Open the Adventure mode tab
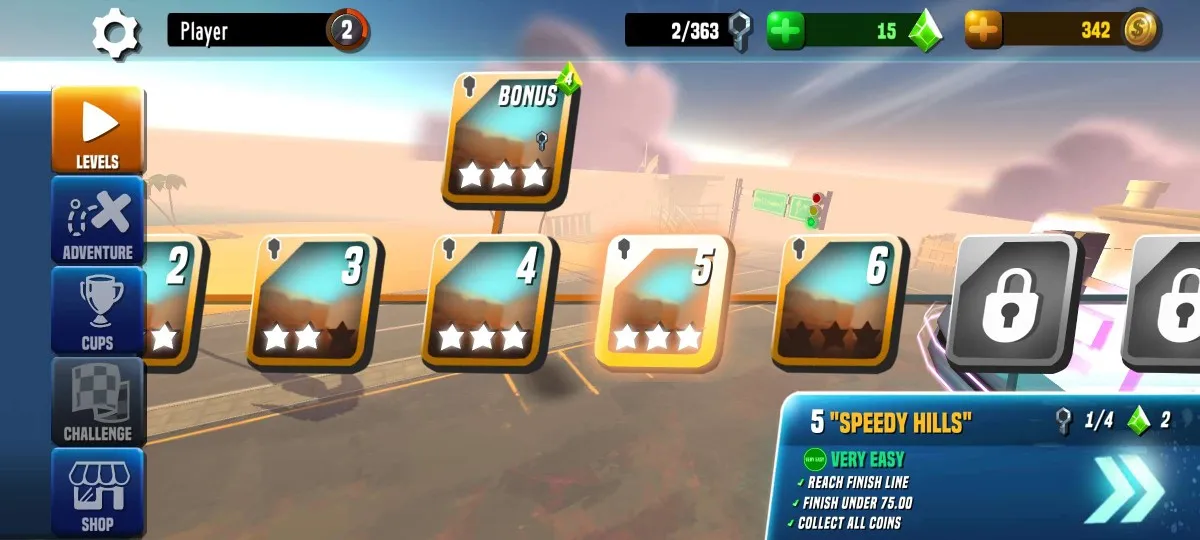This screenshot has width=1200, height=540. click(98, 220)
